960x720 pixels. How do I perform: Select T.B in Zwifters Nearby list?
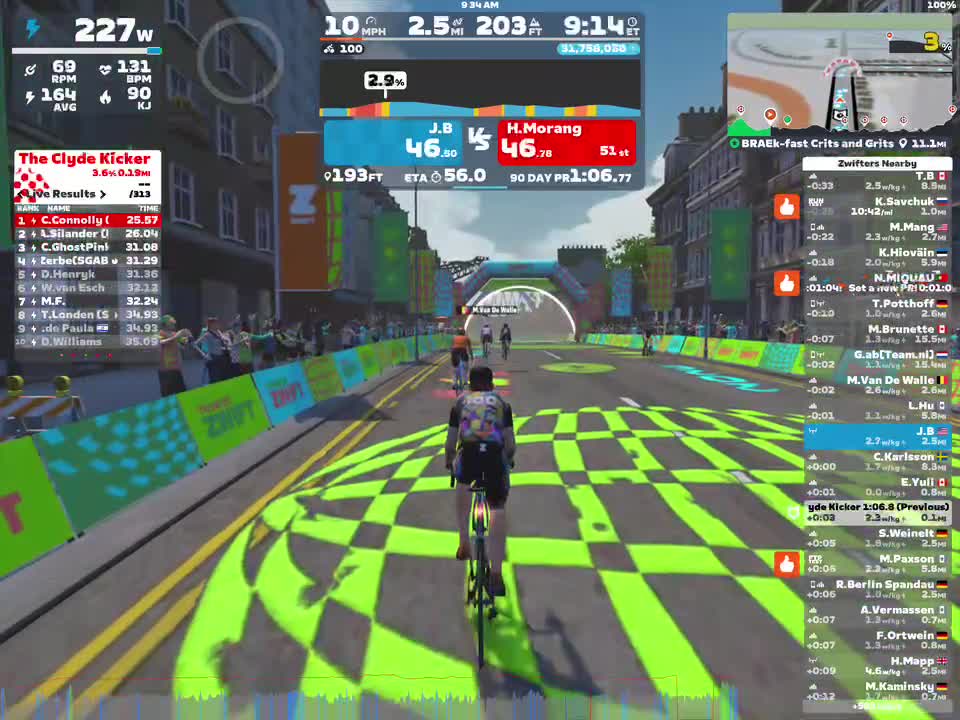point(877,181)
